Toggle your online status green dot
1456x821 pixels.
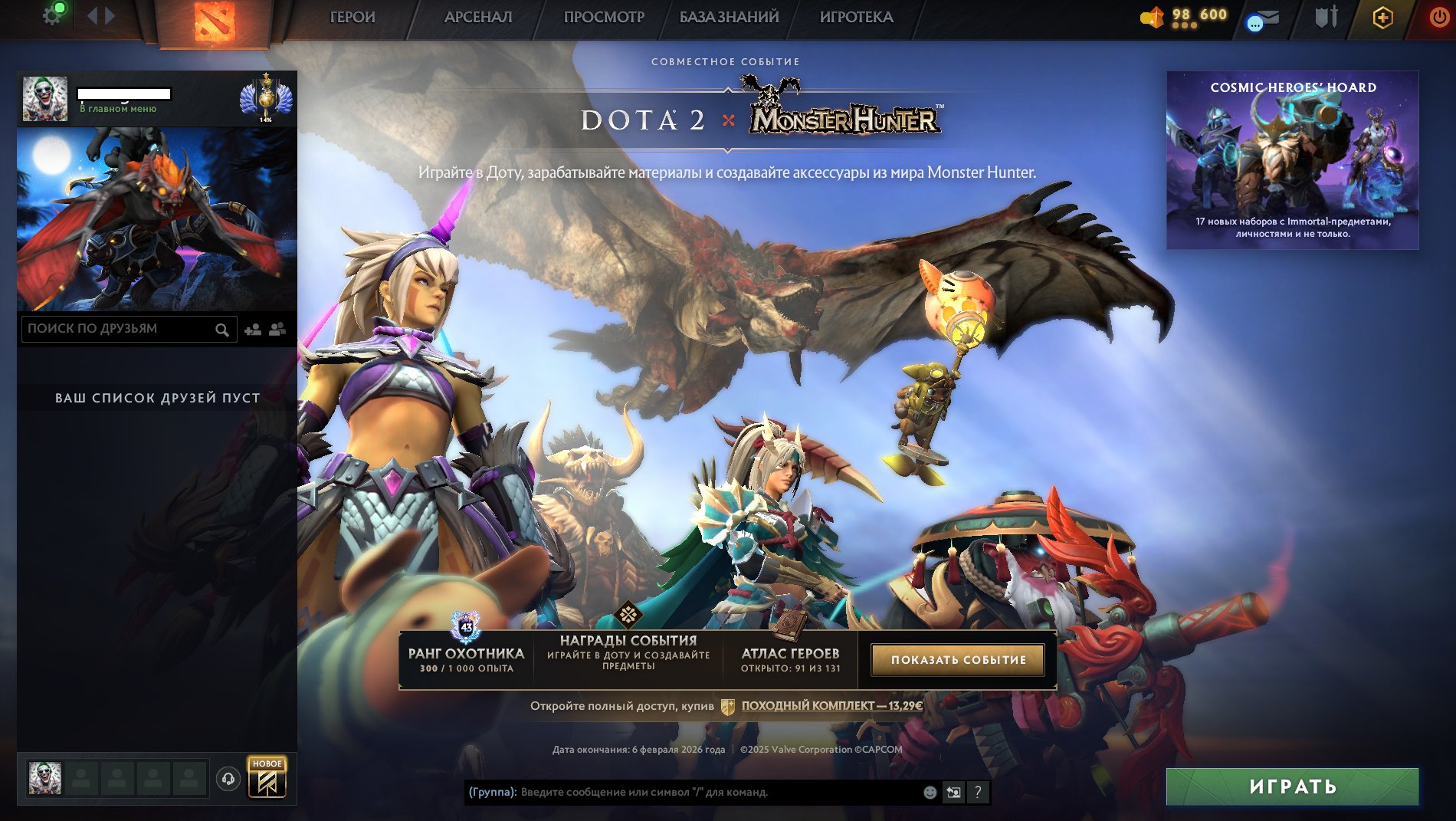click(x=61, y=8)
